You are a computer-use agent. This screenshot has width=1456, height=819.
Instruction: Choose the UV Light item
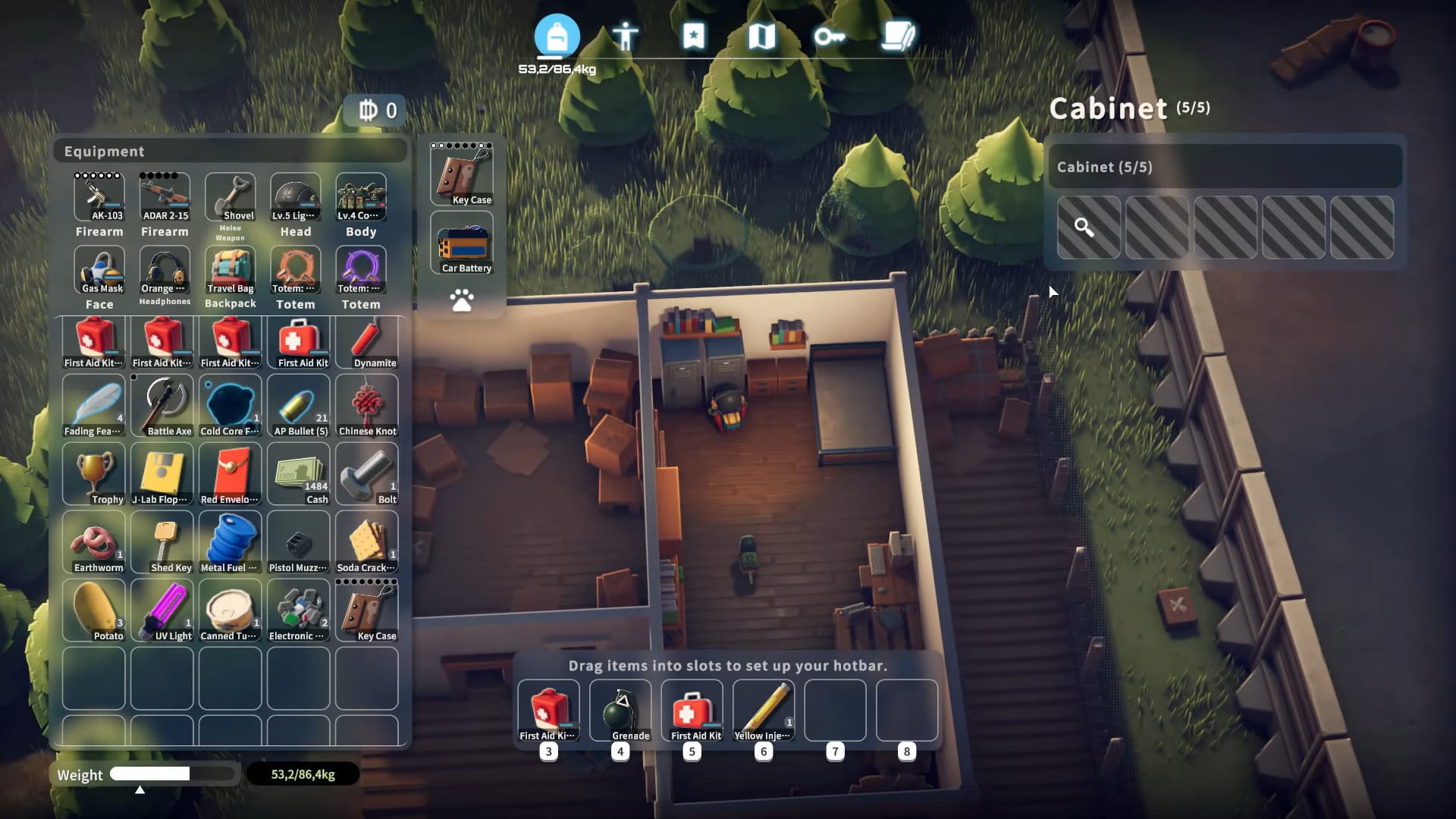point(162,611)
